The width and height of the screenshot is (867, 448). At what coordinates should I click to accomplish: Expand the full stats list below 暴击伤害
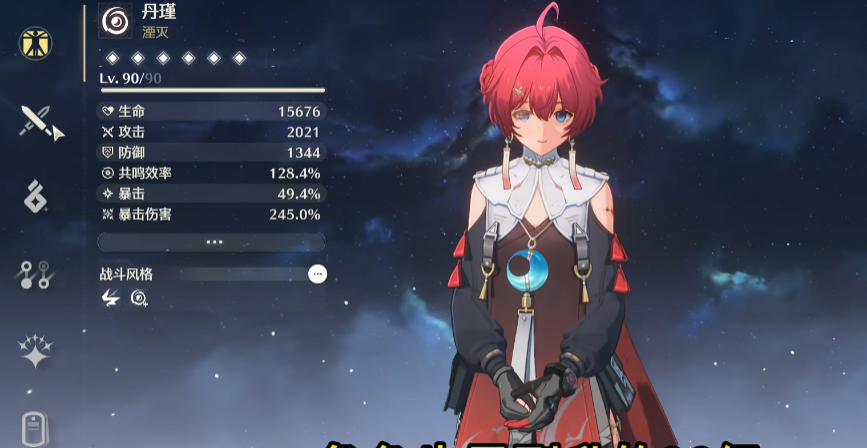tap(212, 242)
